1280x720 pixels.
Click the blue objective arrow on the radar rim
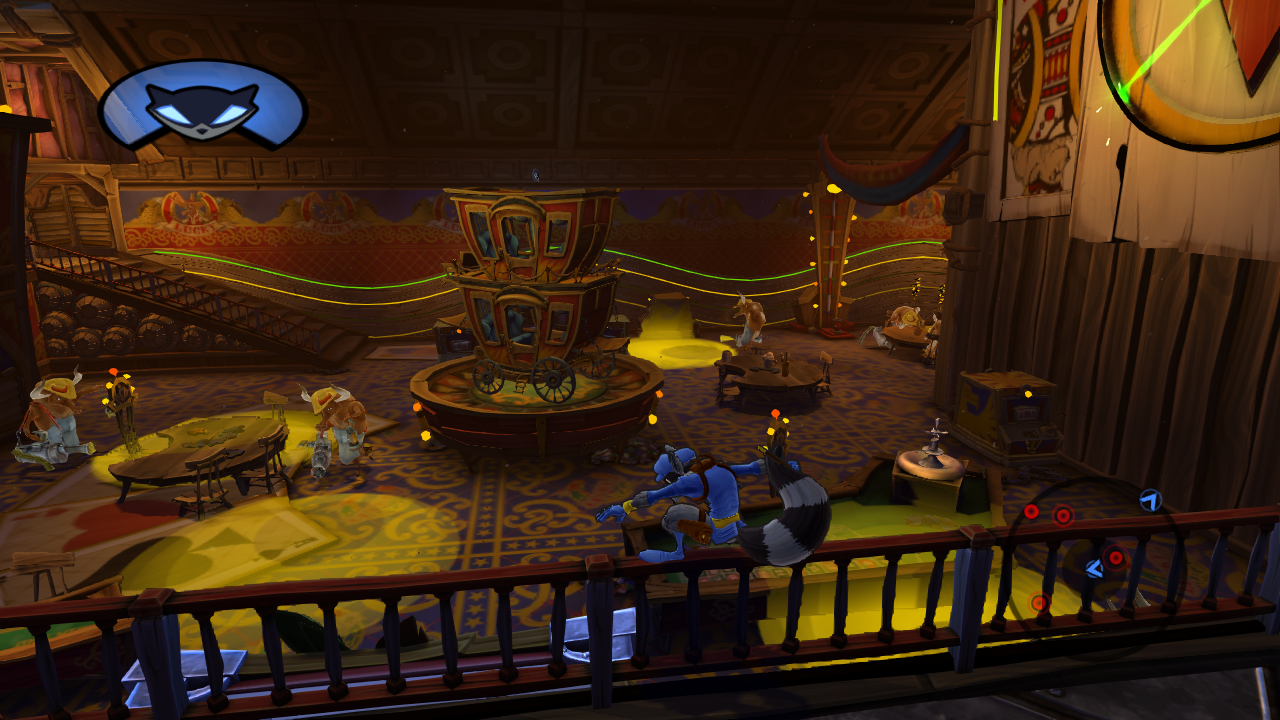point(1150,499)
